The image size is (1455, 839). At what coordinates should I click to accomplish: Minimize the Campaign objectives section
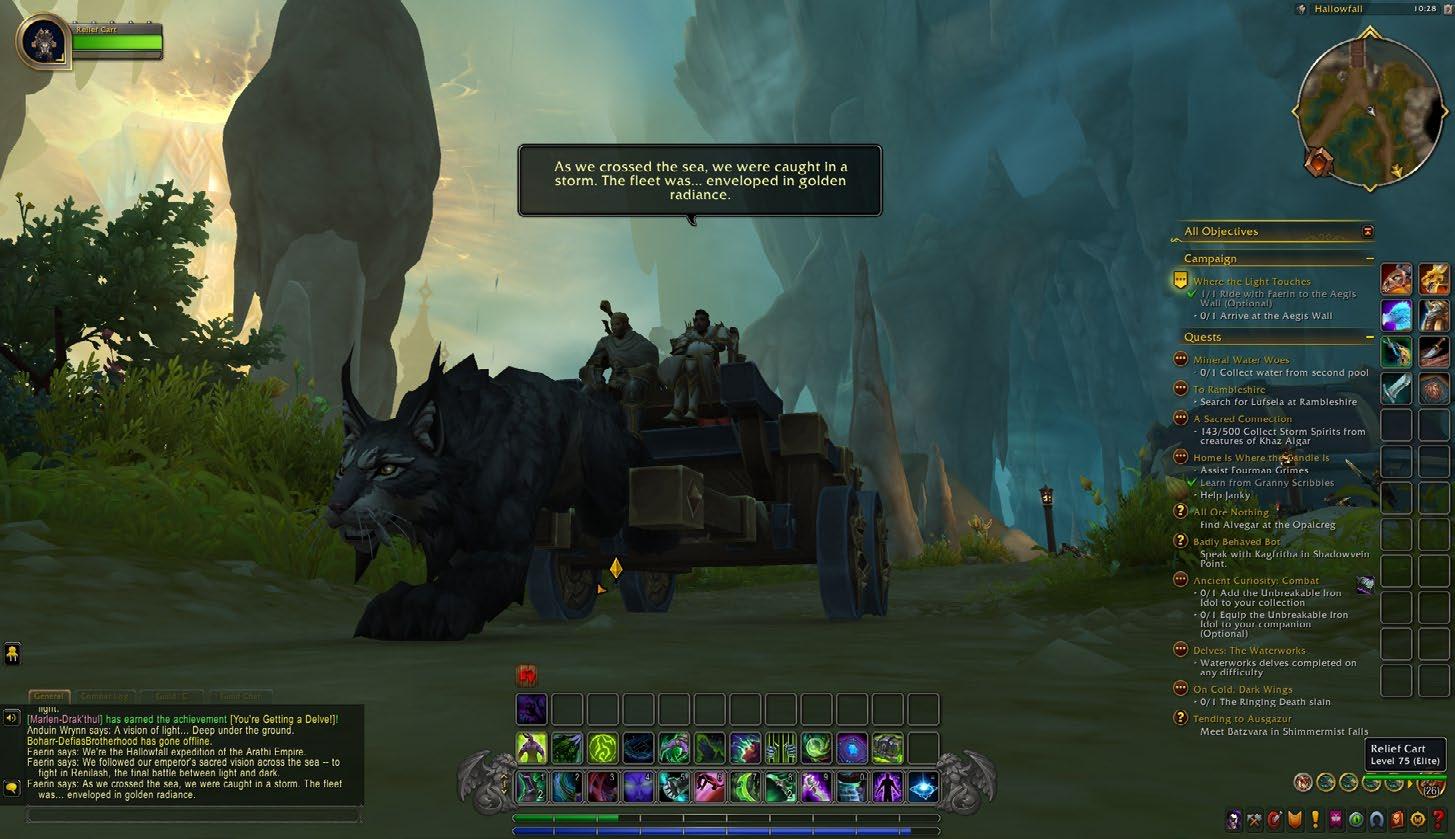pos(1369,259)
